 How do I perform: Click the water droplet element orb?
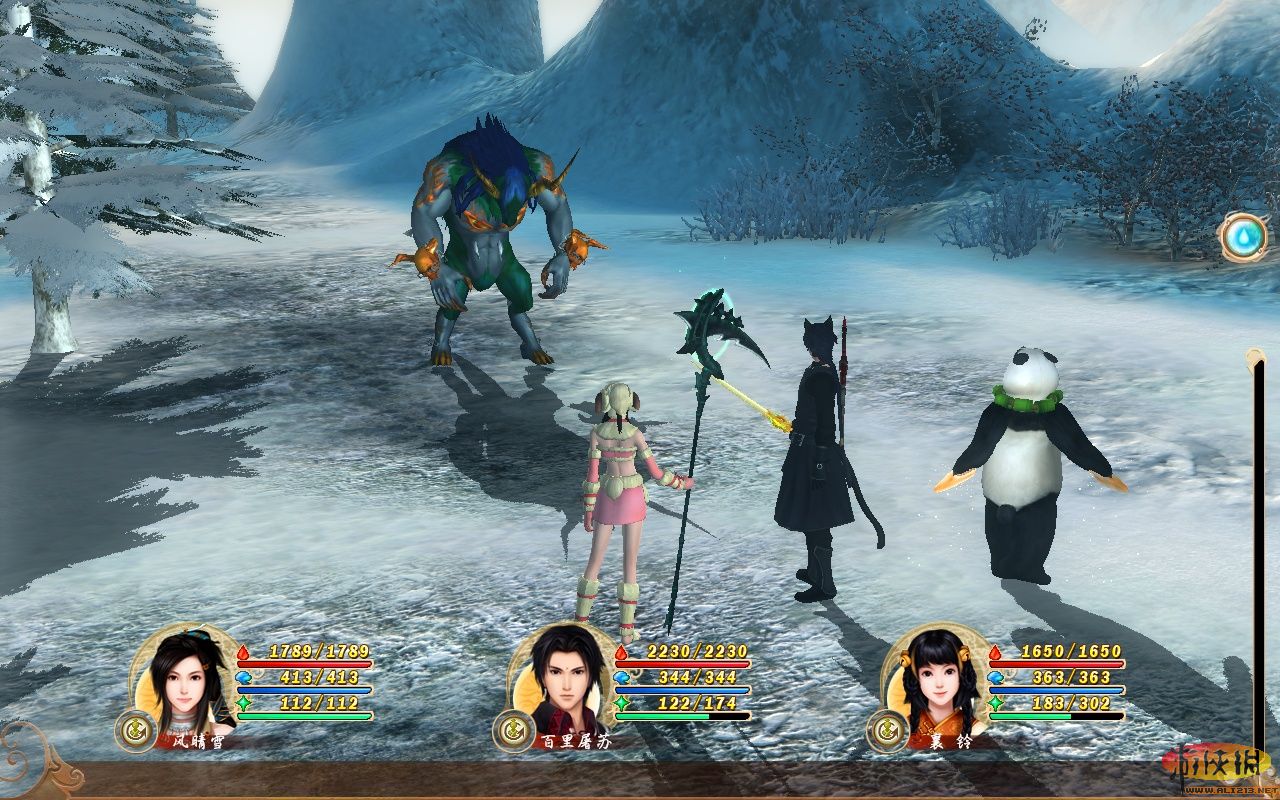pyautogui.click(x=1244, y=237)
